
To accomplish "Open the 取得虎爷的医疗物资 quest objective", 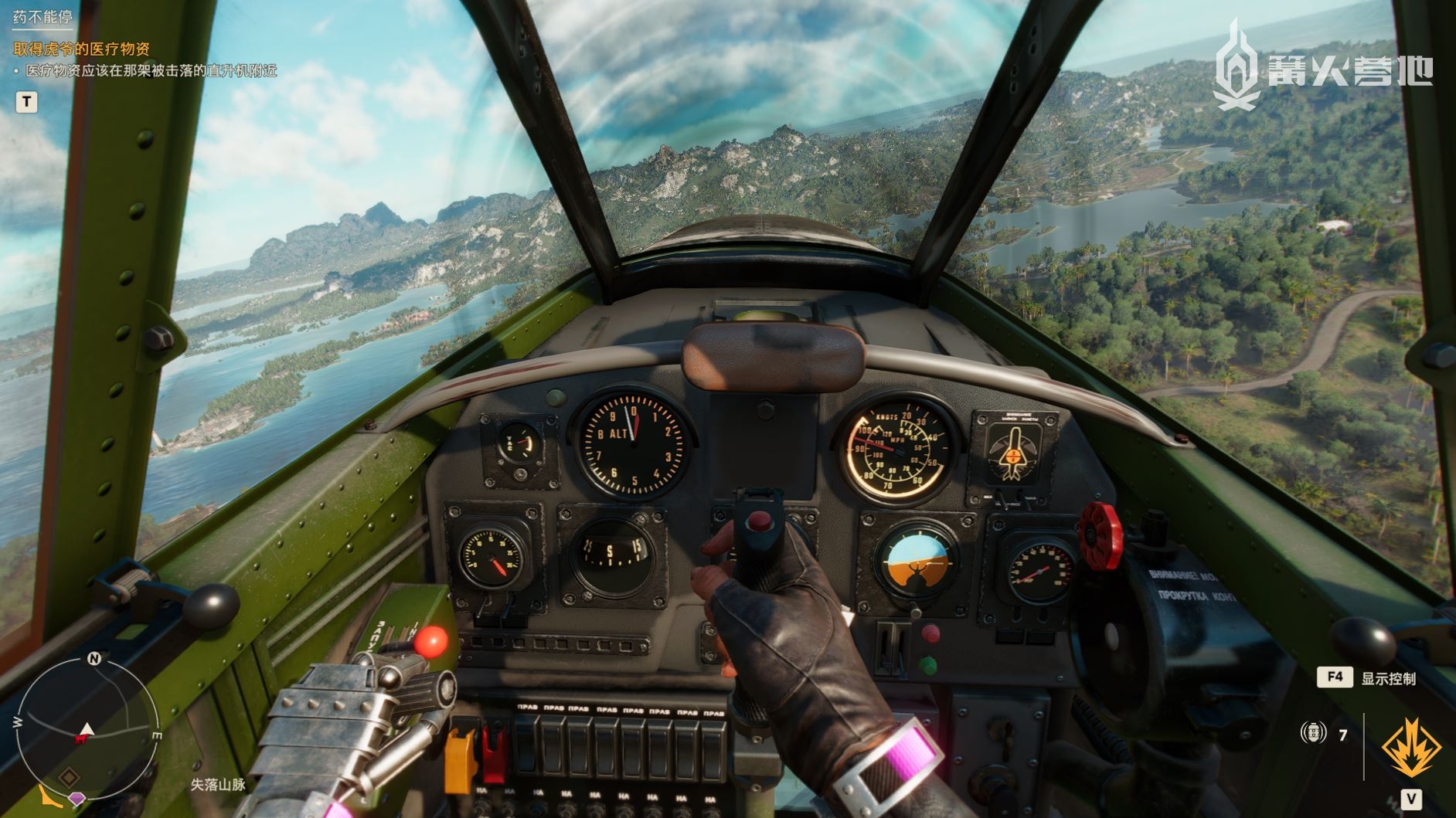I will pyautogui.click(x=82, y=49).
